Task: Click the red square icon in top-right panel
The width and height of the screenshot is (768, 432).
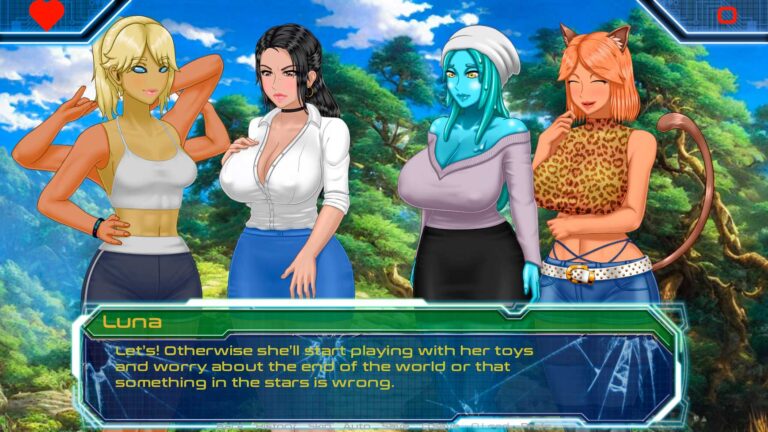Action: pyautogui.click(x=727, y=15)
